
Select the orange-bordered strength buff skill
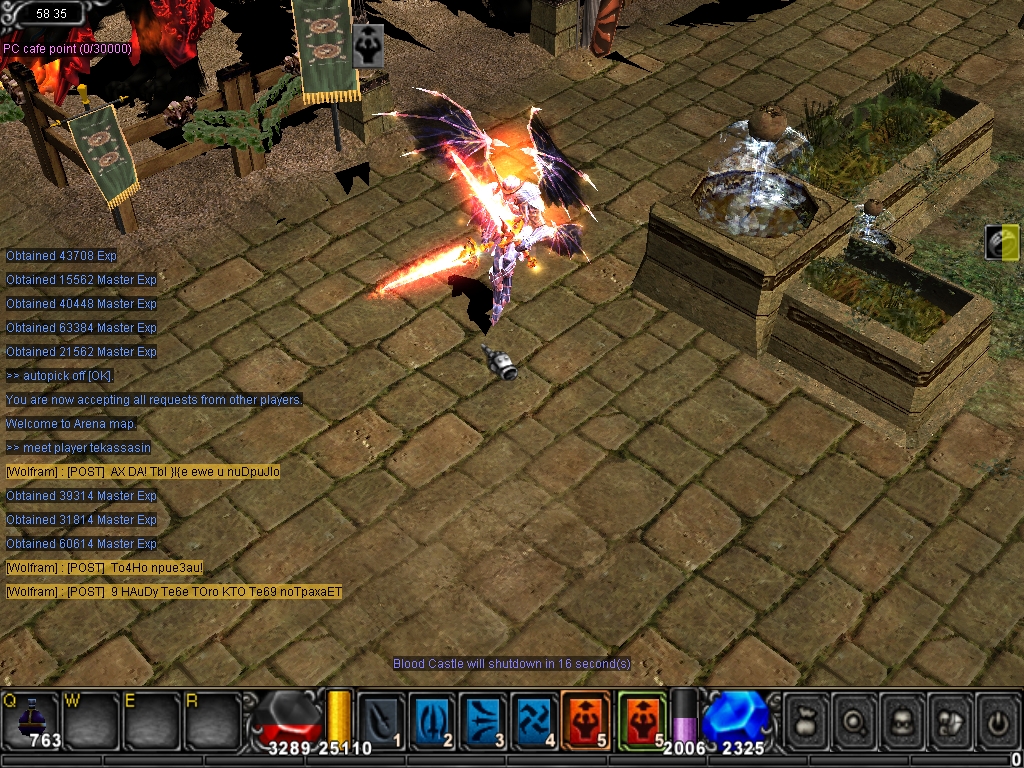point(586,719)
